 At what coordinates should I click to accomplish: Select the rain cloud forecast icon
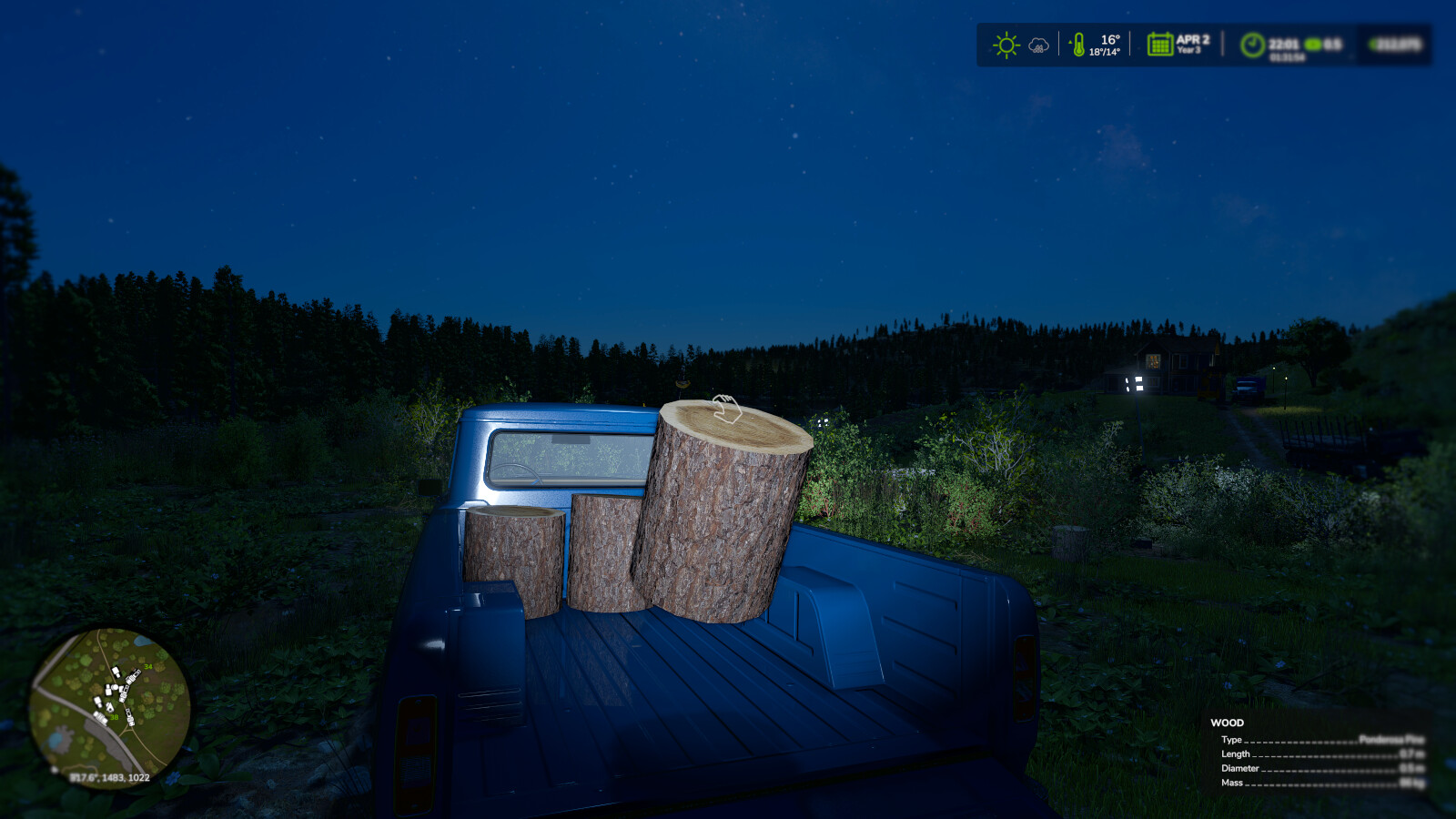pyautogui.click(x=1036, y=45)
